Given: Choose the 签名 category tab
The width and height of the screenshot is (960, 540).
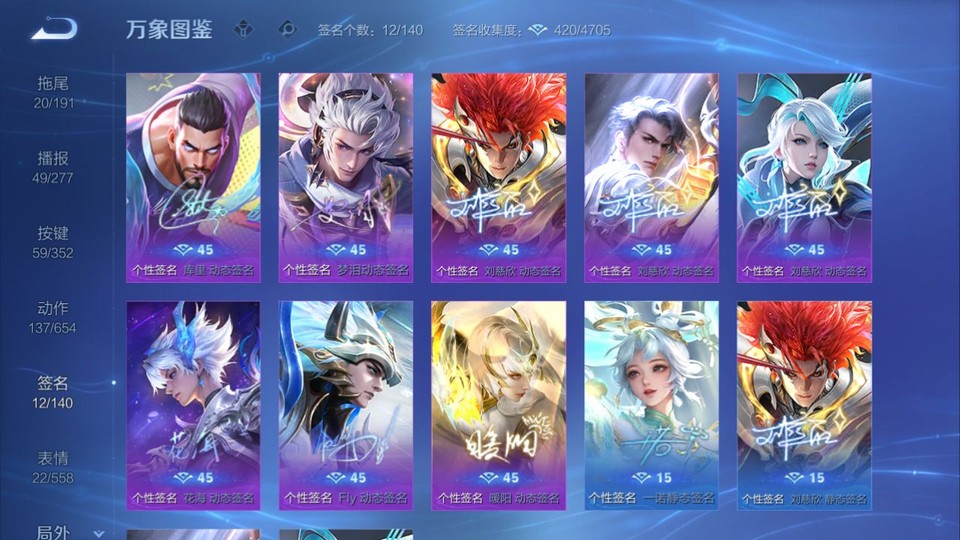Looking at the screenshot, I should click(53, 392).
